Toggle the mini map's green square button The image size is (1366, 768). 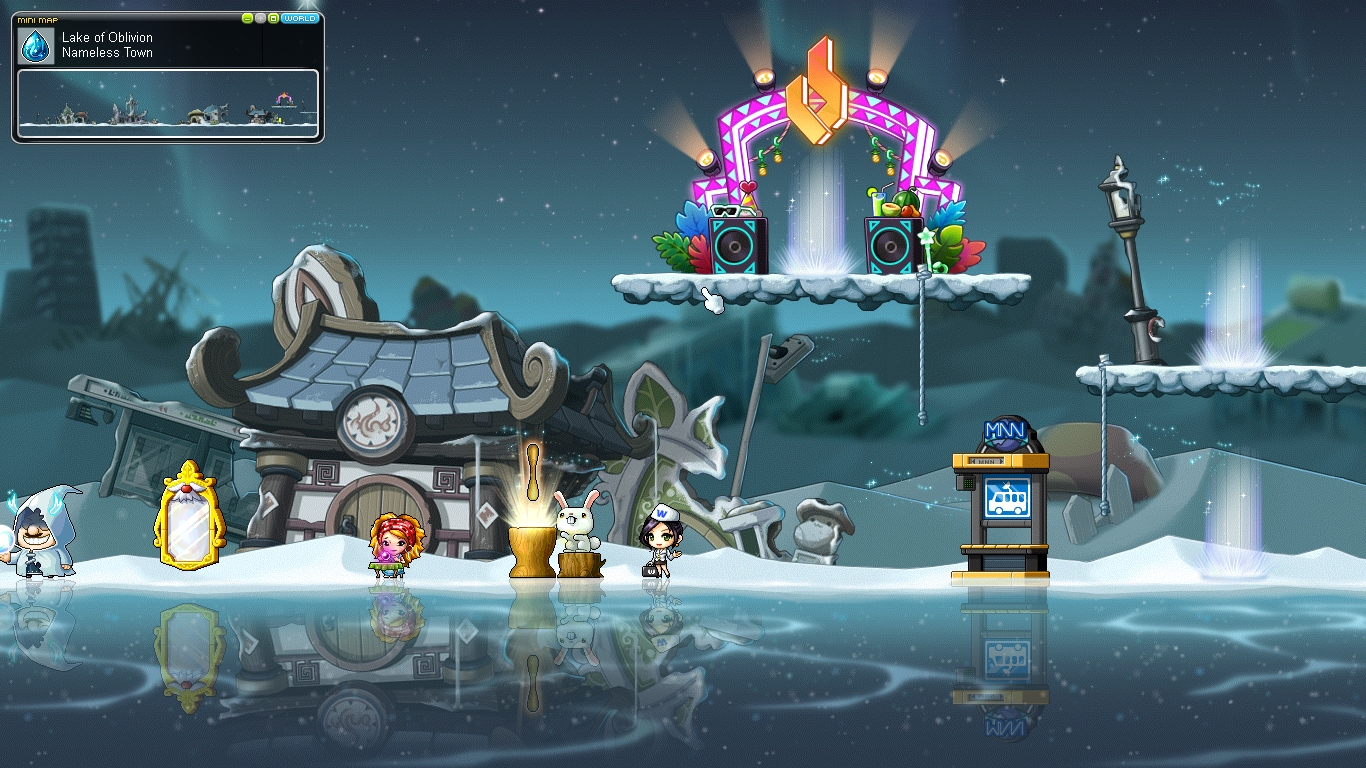pyautogui.click(x=272, y=18)
